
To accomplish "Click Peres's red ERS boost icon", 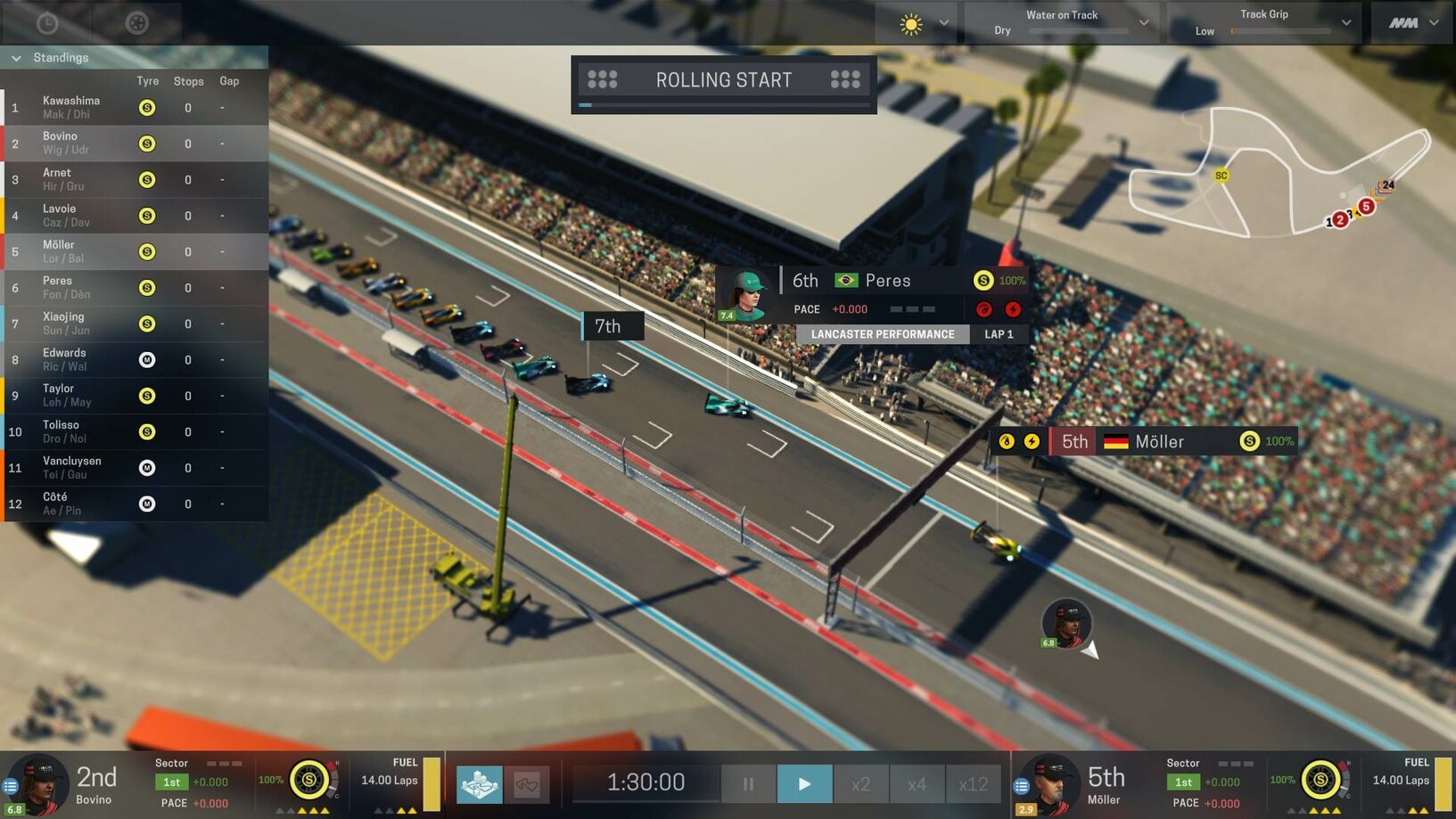I will [1013, 309].
